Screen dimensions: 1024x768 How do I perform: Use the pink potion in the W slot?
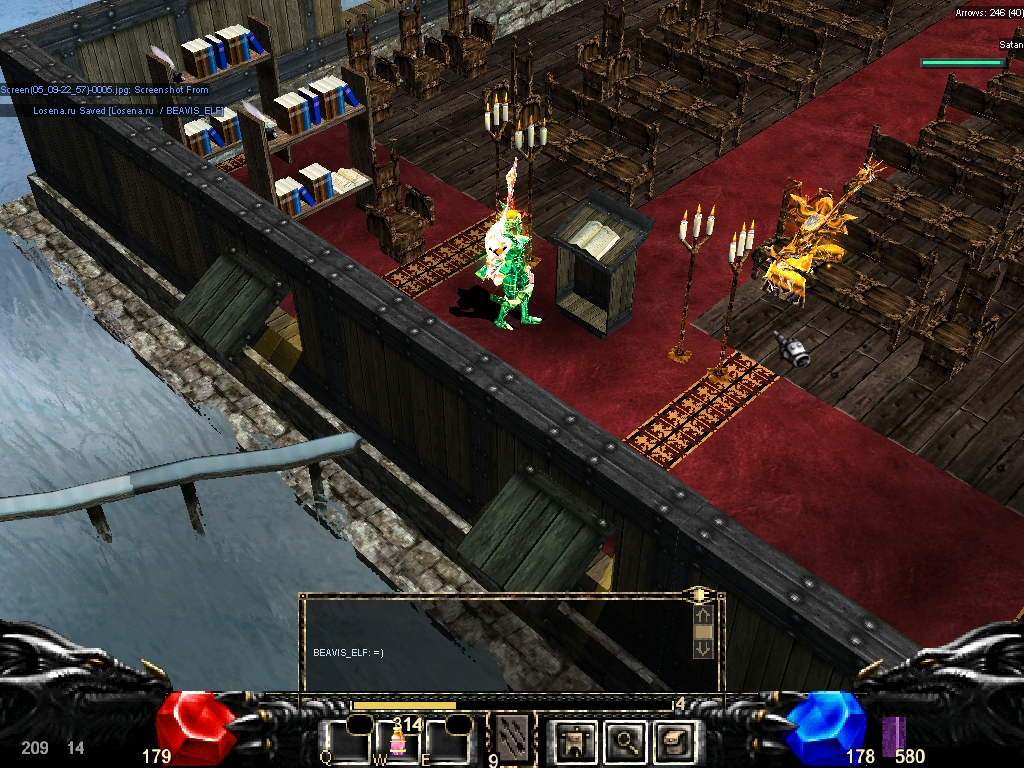click(x=397, y=742)
